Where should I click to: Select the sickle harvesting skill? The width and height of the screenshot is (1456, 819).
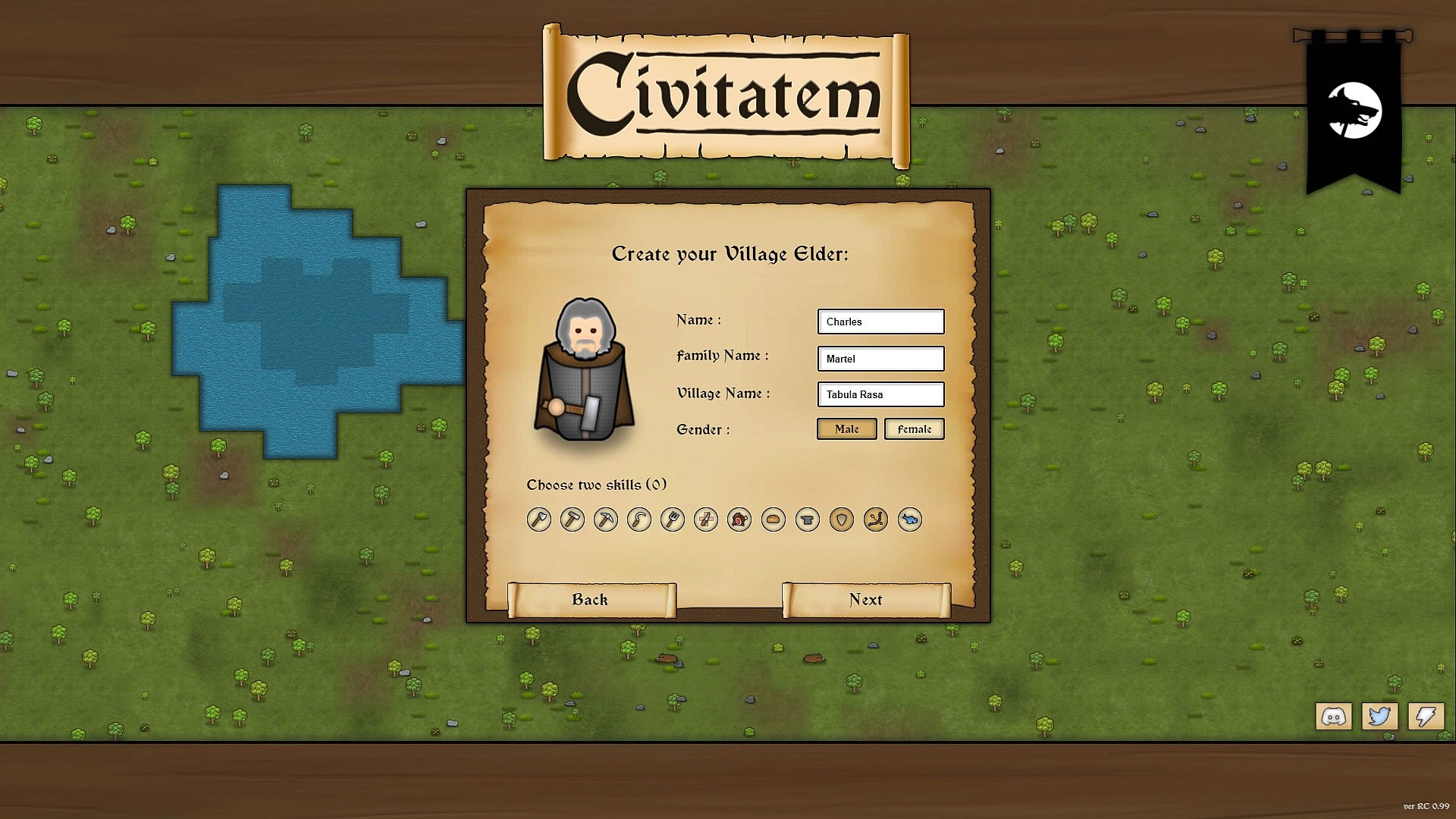639,519
